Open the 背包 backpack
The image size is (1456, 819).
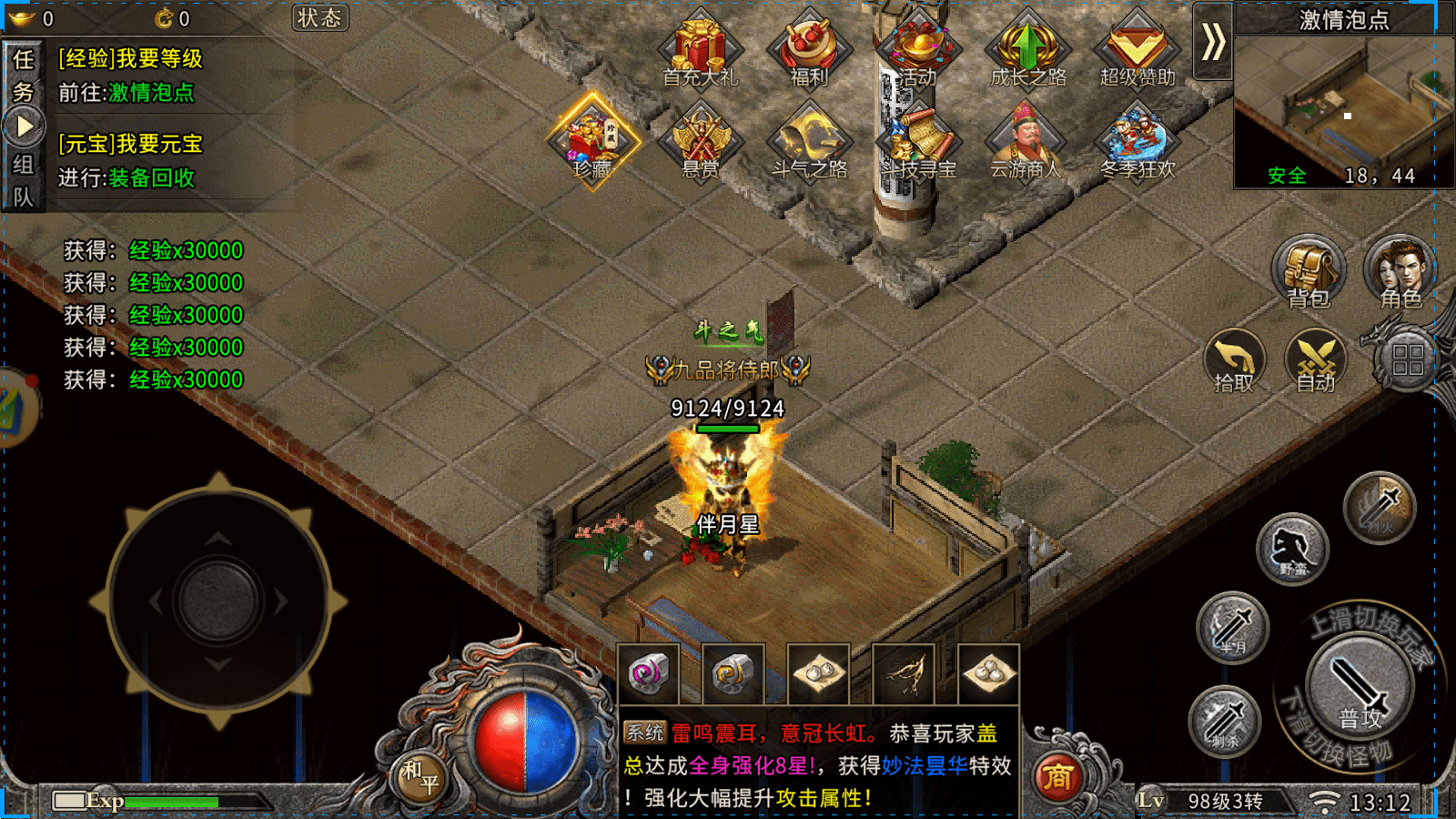pos(1309,273)
